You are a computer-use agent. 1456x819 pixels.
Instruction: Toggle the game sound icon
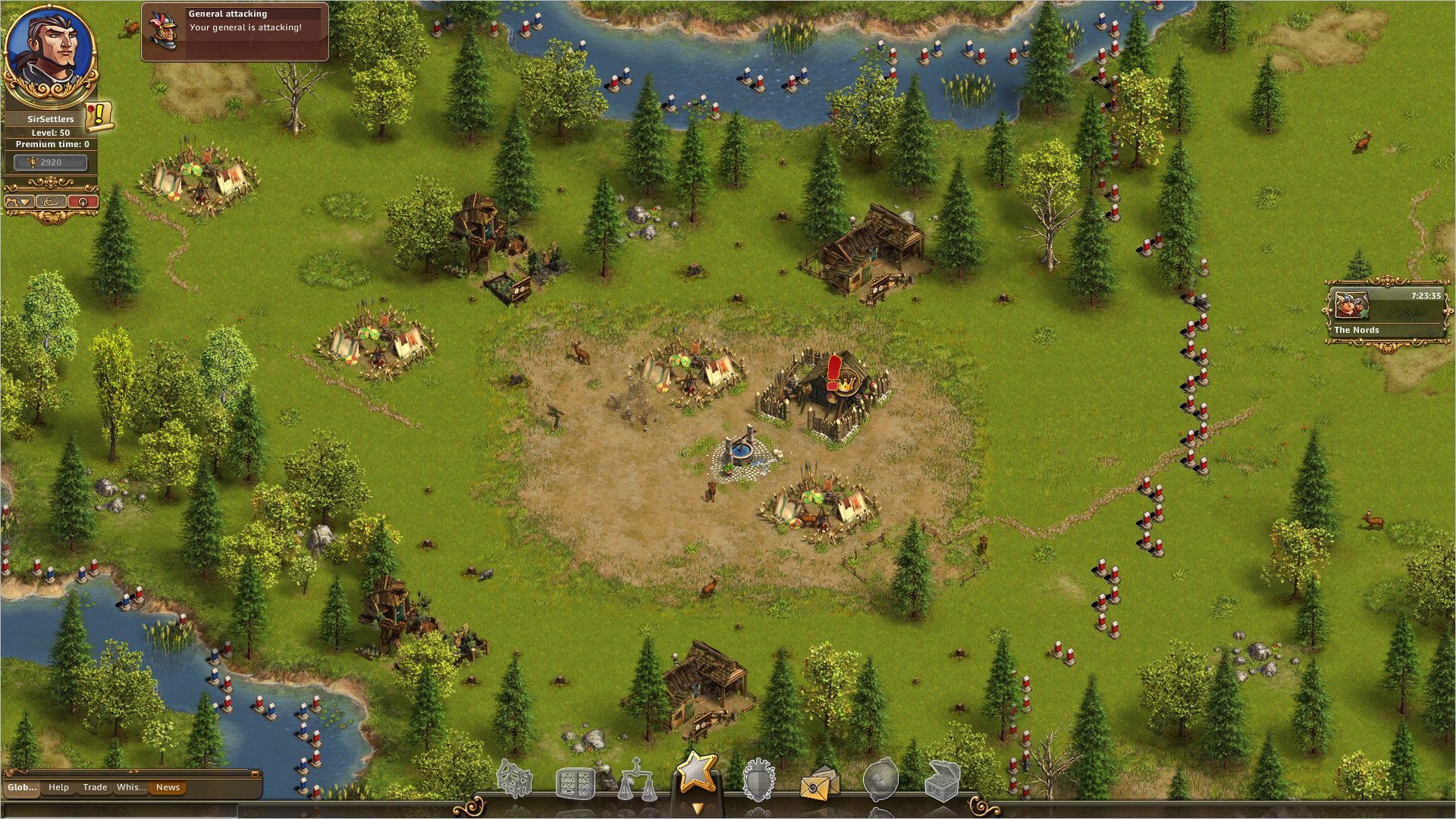pyautogui.click(x=81, y=201)
